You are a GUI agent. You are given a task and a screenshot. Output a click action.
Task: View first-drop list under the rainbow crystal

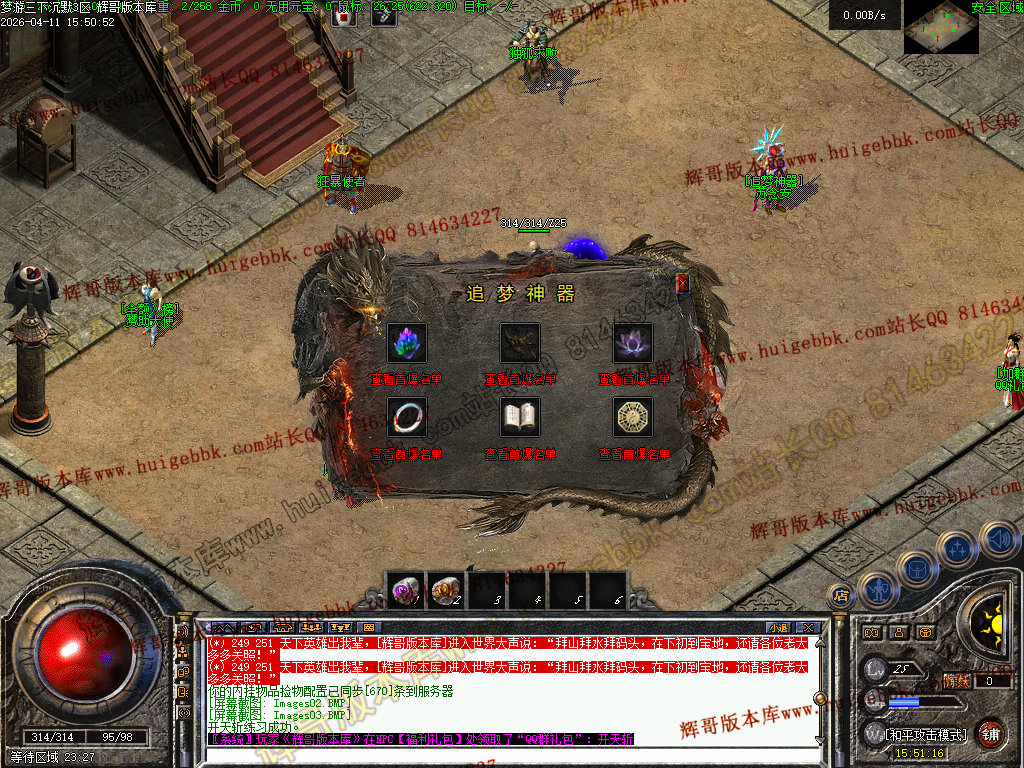[407, 380]
